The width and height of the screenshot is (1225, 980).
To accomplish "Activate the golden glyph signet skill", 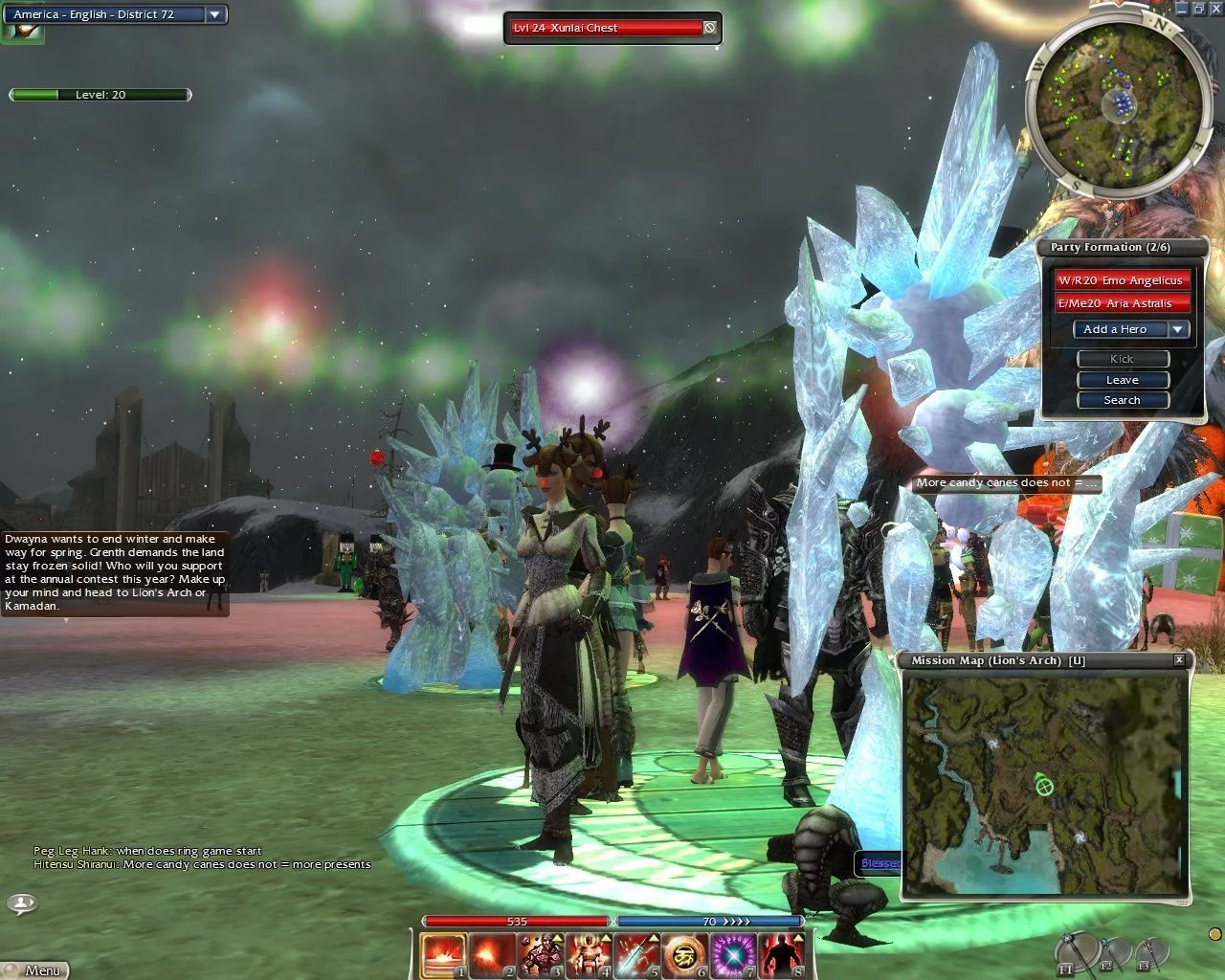I will (685, 955).
